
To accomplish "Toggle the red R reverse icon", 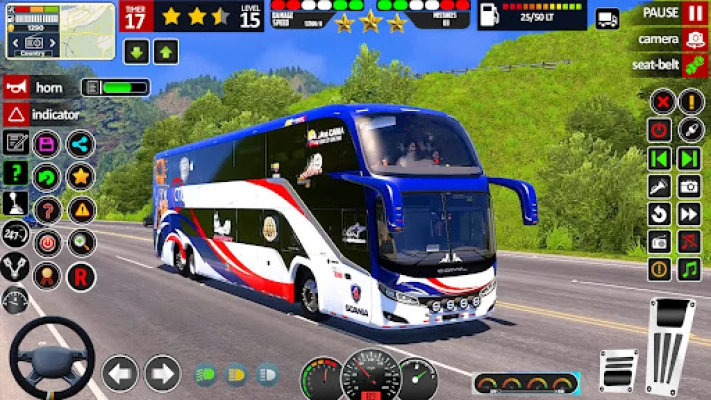I will tap(81, 275).
